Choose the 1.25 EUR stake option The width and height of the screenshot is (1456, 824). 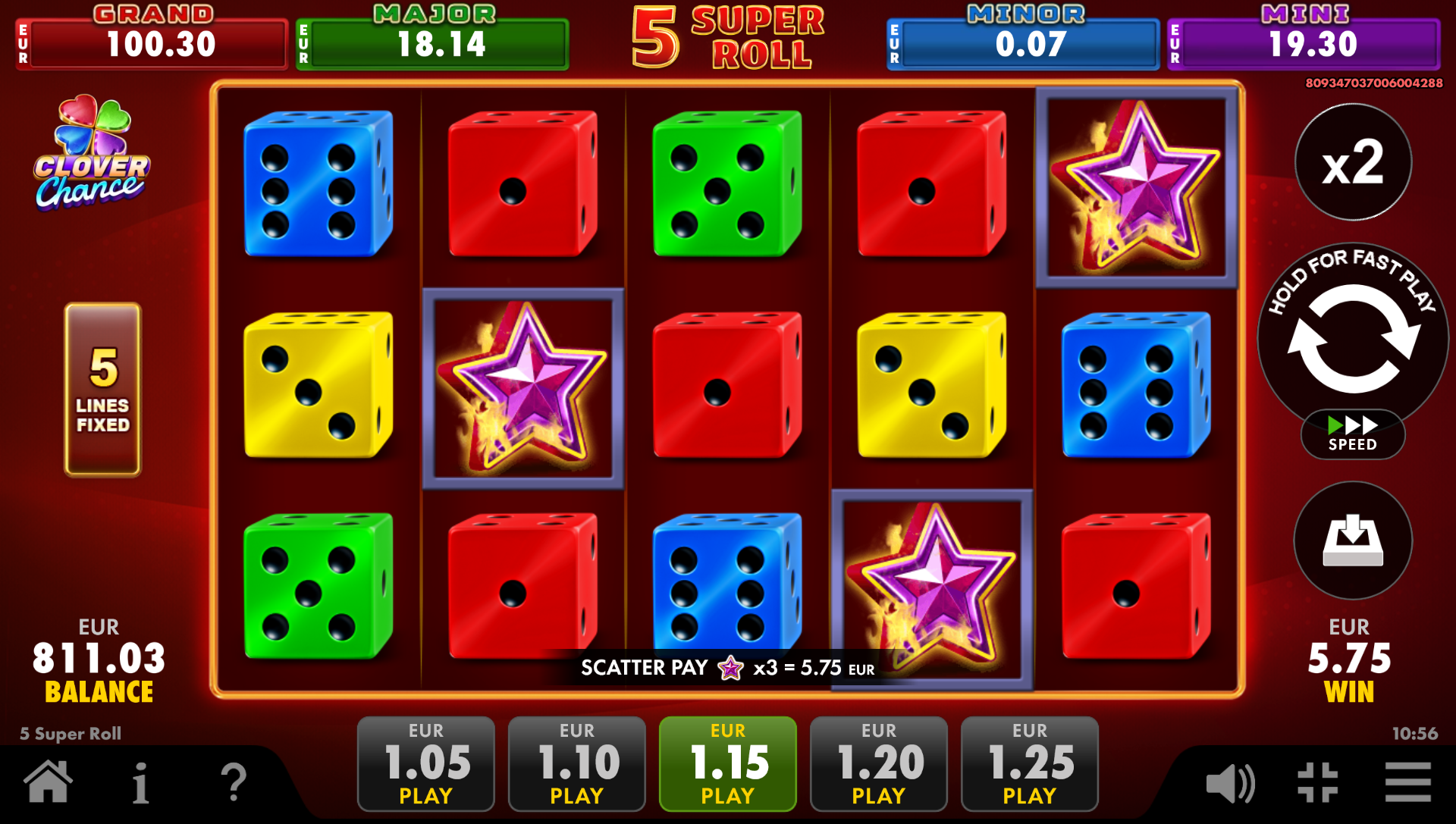tap(1028, 763)
